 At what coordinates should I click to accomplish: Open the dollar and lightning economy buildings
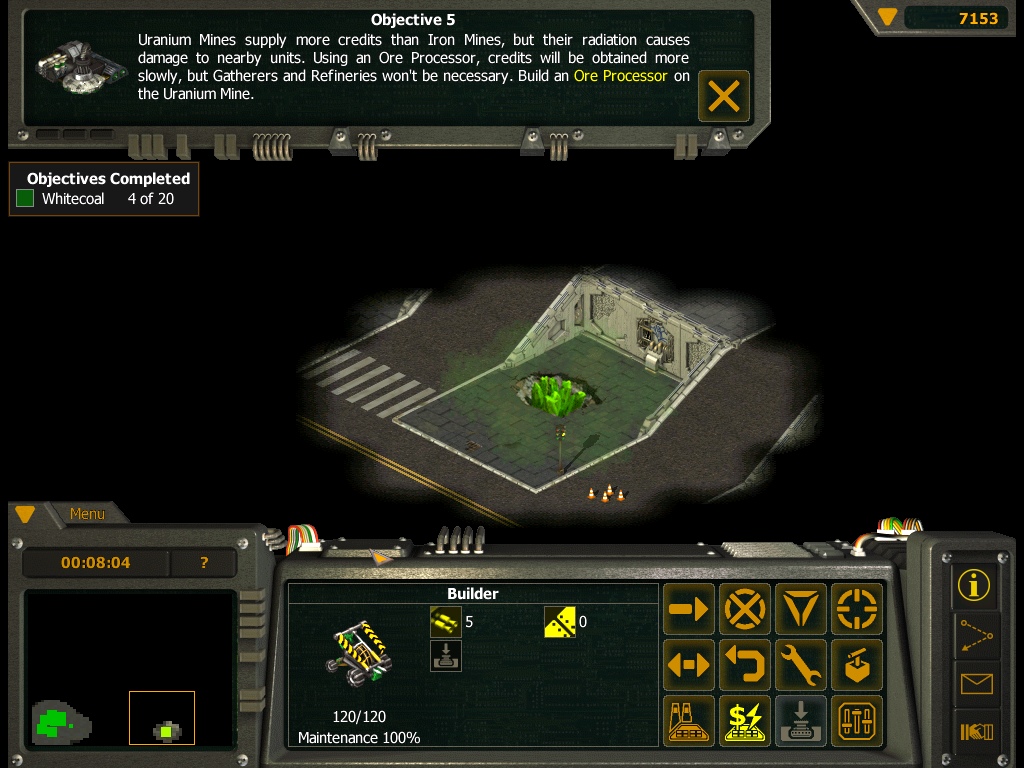745,721
